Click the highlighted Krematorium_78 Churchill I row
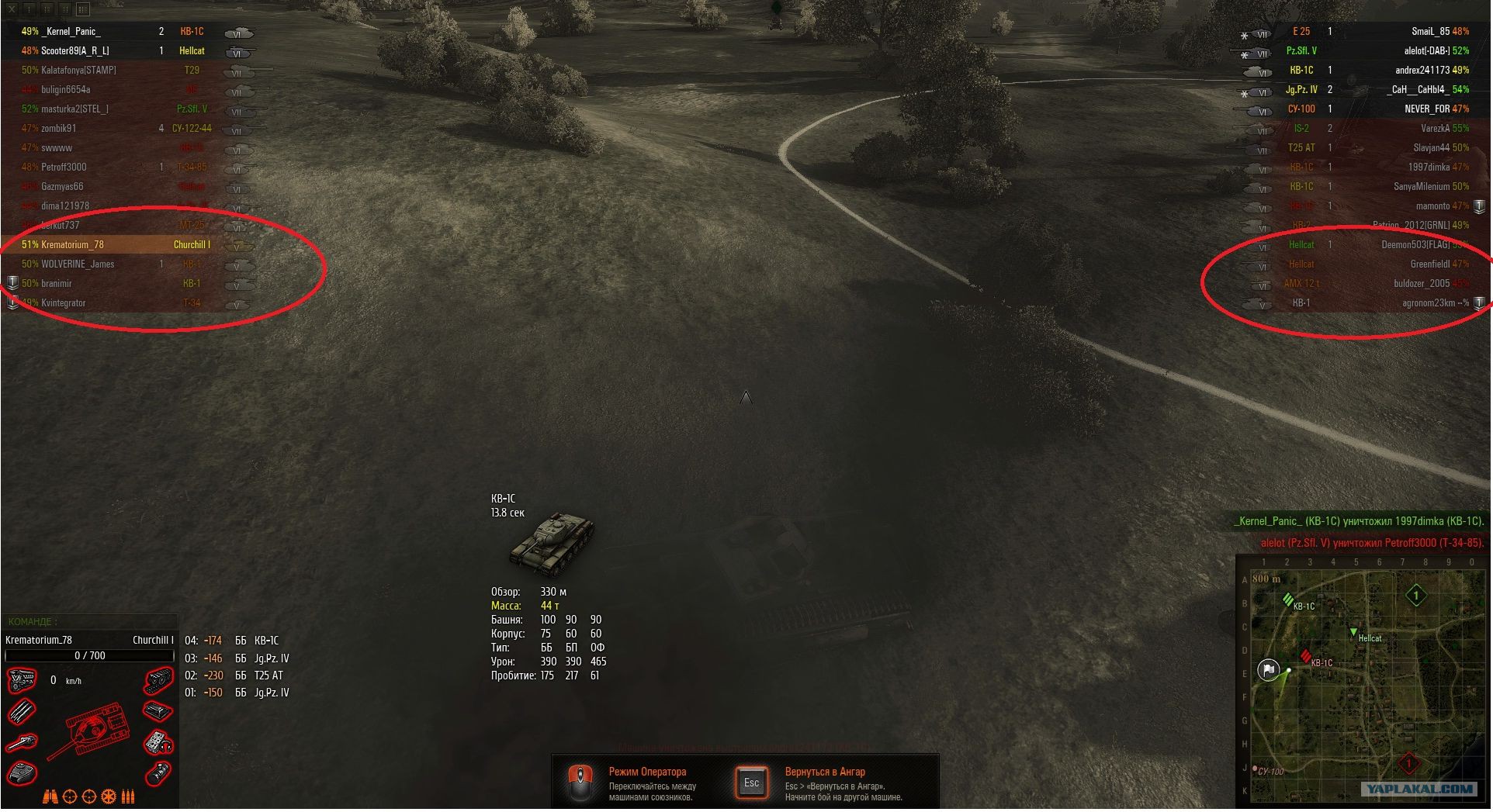 tap(116, 245)
